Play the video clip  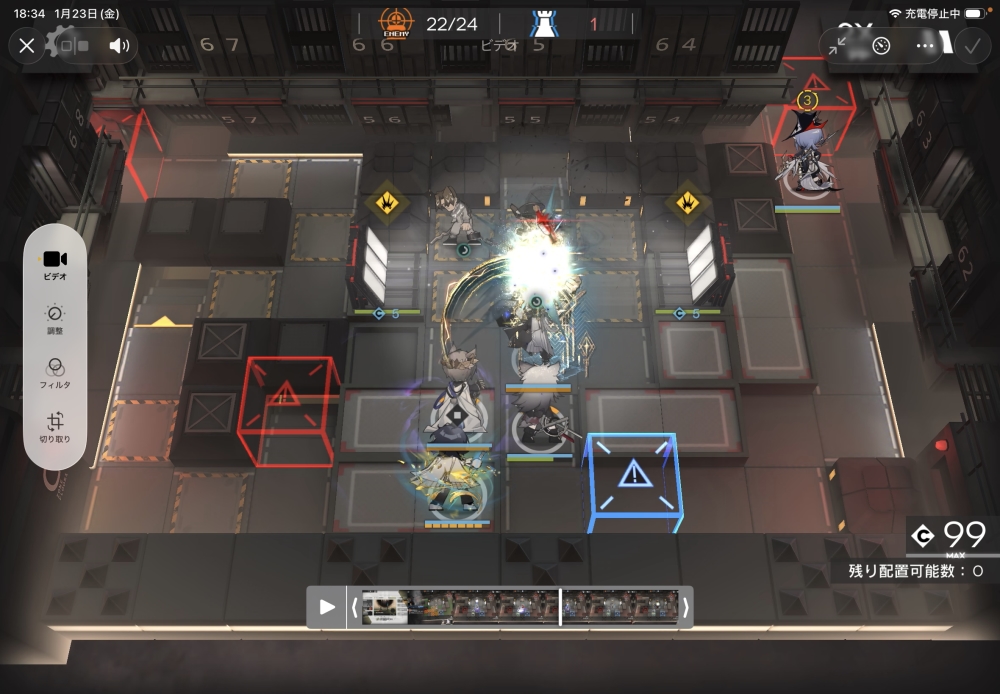[x=327, y=607]
